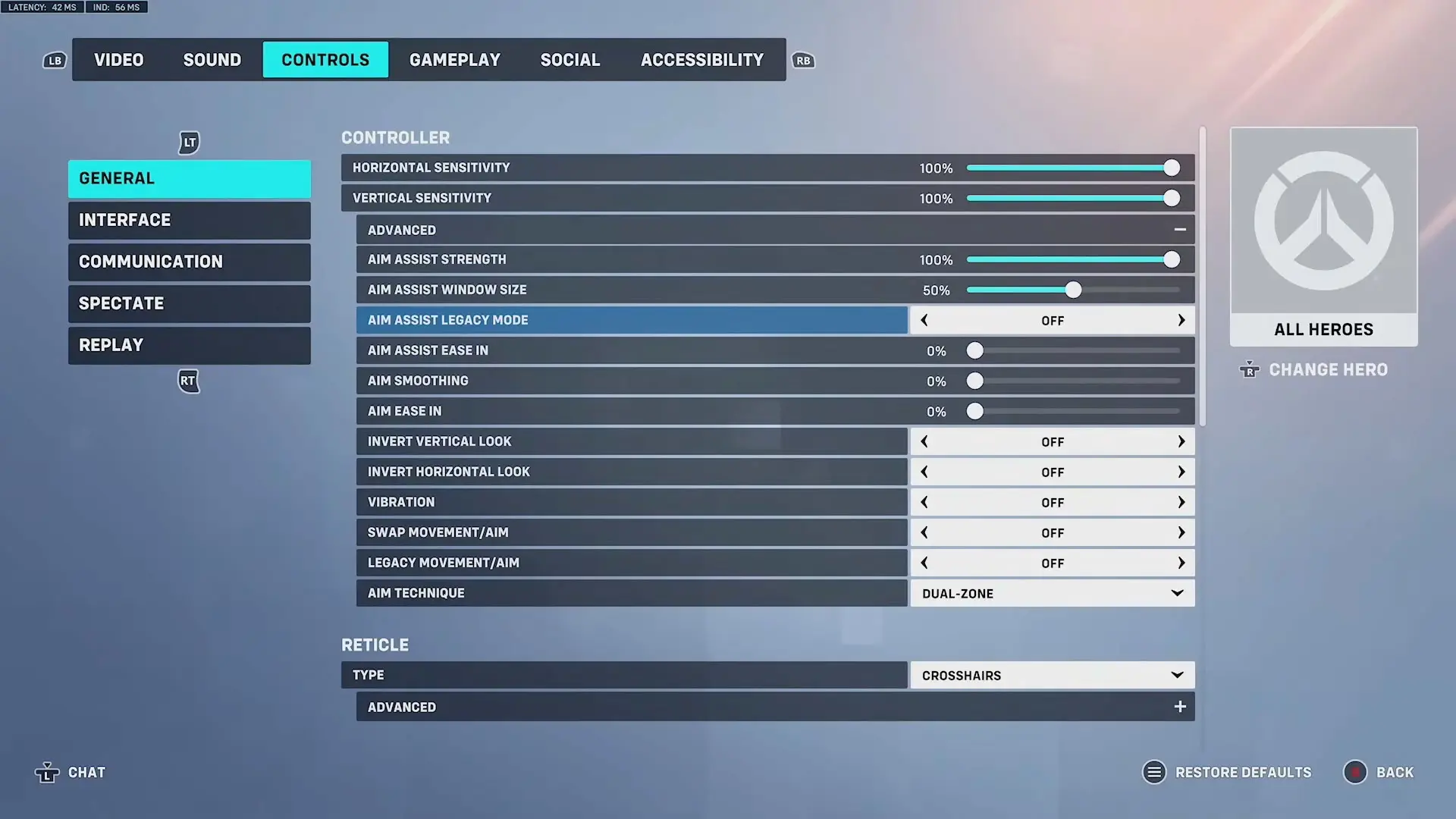
Task: Click the LT trigger icon above General
Action: coord(188,143)
